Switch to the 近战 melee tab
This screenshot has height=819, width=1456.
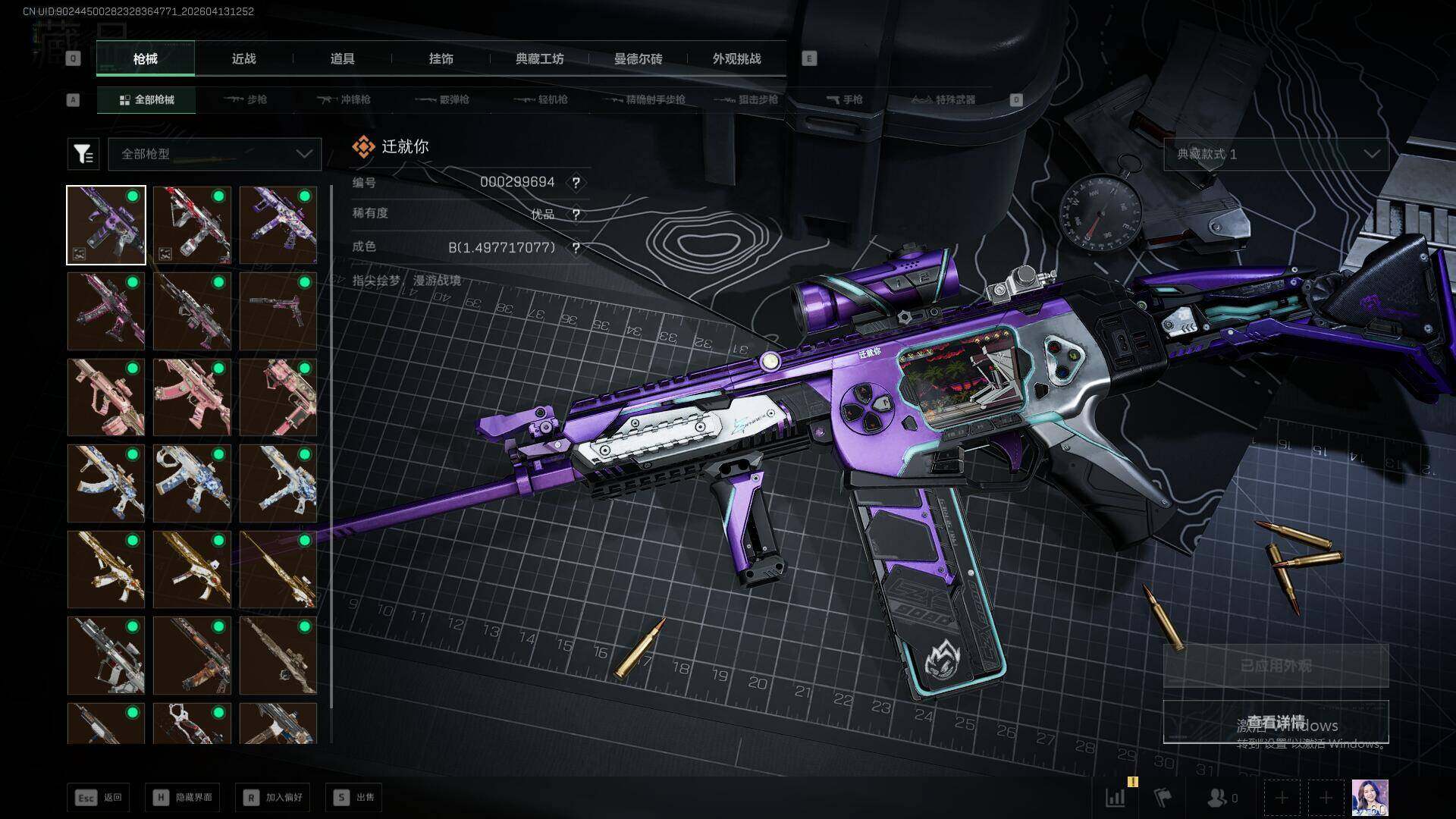(x=243, y=58)
